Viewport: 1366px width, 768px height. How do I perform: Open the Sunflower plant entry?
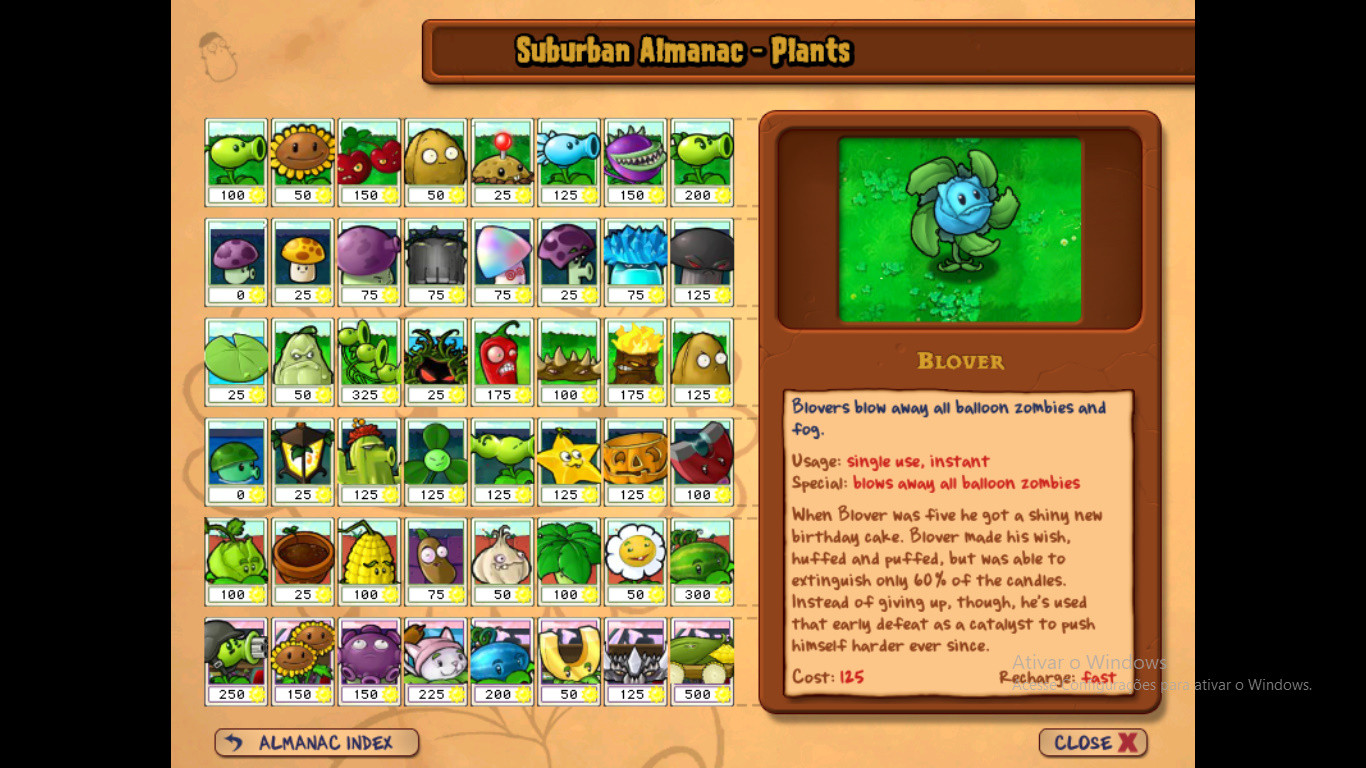click(302, 160)
